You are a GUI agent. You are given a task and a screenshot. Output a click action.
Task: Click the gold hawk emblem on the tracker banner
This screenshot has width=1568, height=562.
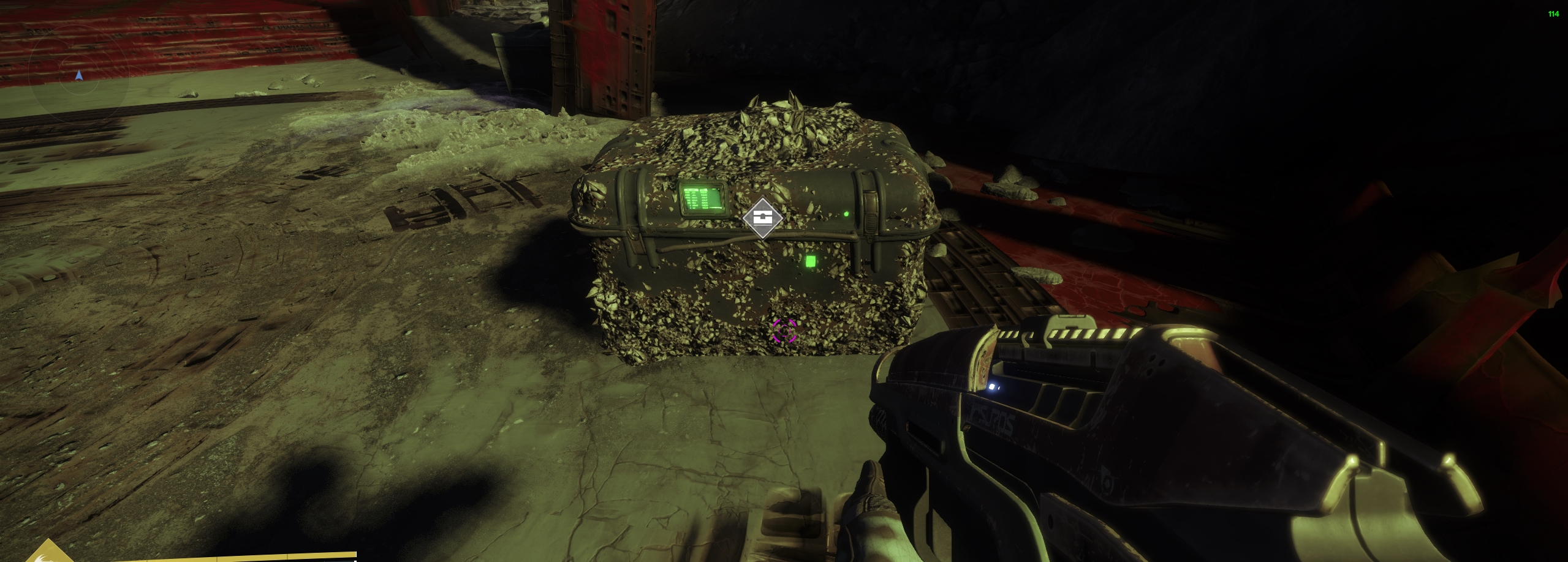43,558
